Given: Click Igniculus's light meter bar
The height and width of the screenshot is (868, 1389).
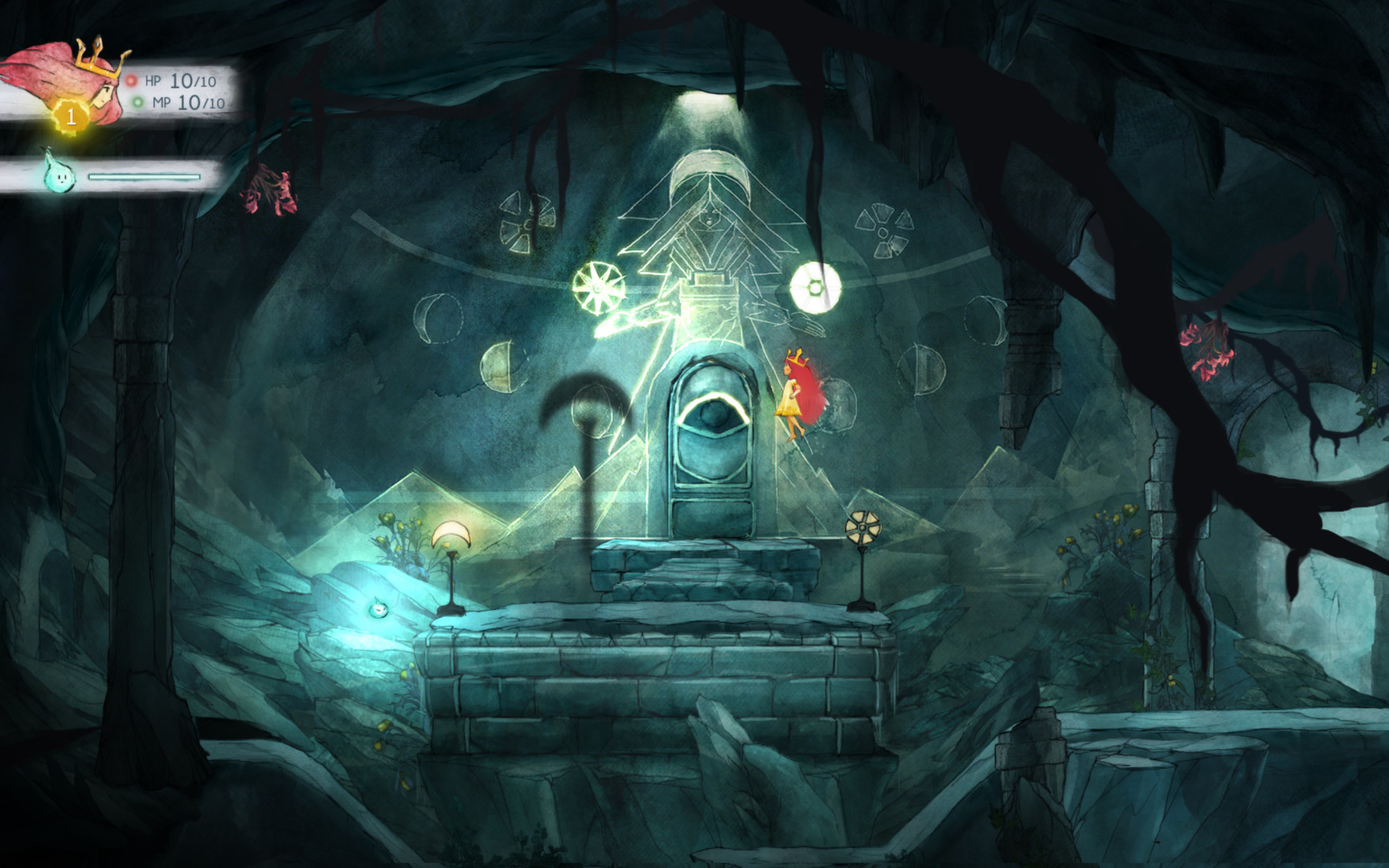Looking at the screenshot, I should (145, 178).
